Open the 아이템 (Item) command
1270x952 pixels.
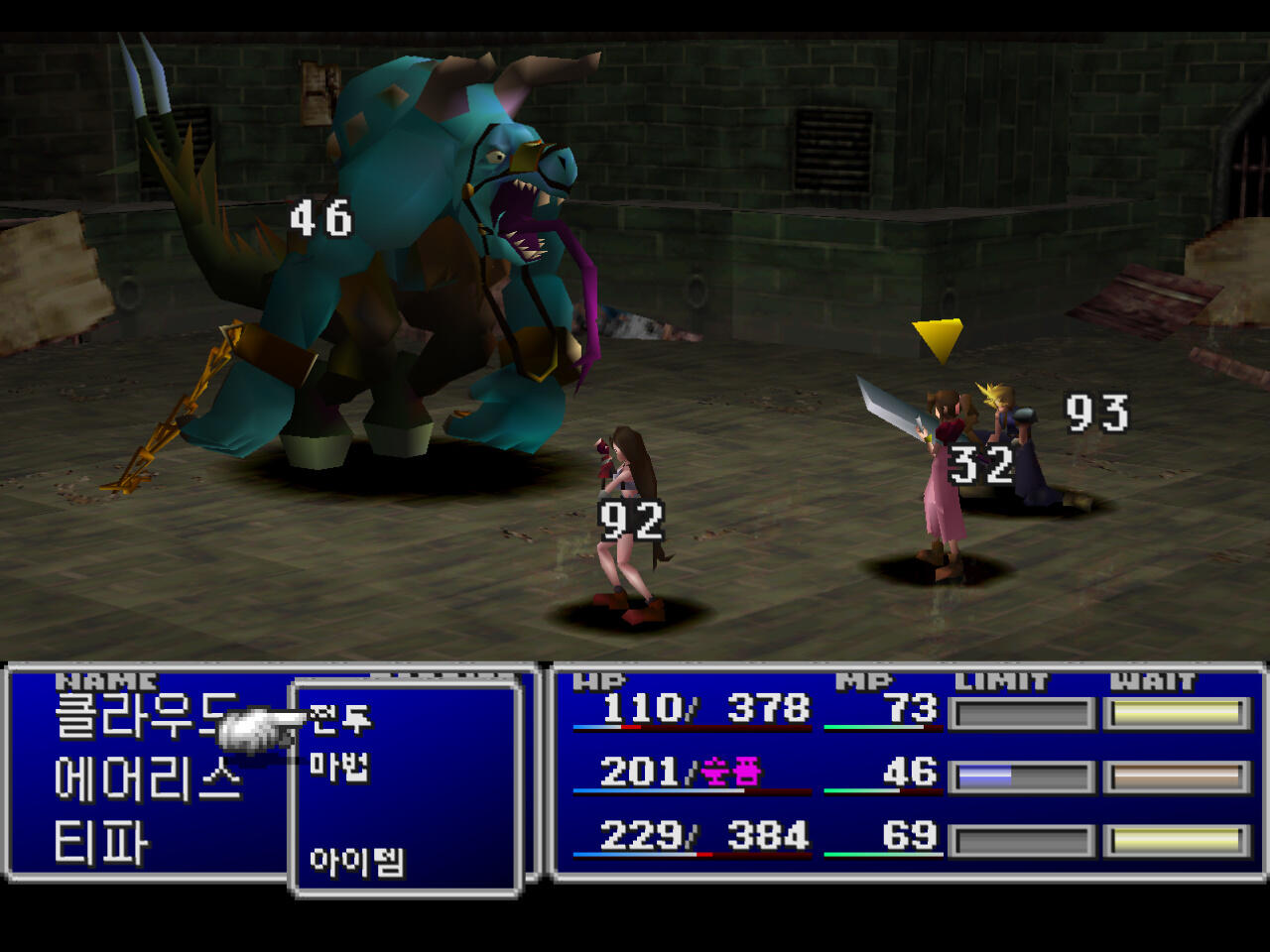[356, 861]
